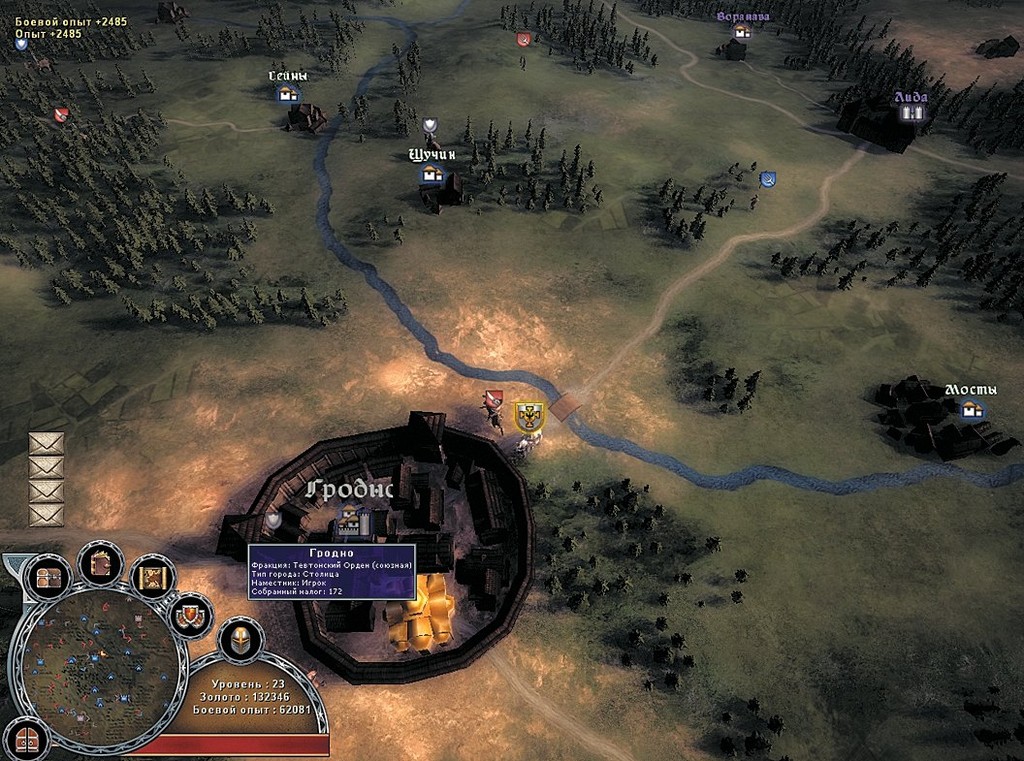Select the yellow Teutonic shield army marker
1024x761 pixels.
click(x=528, y=416)
